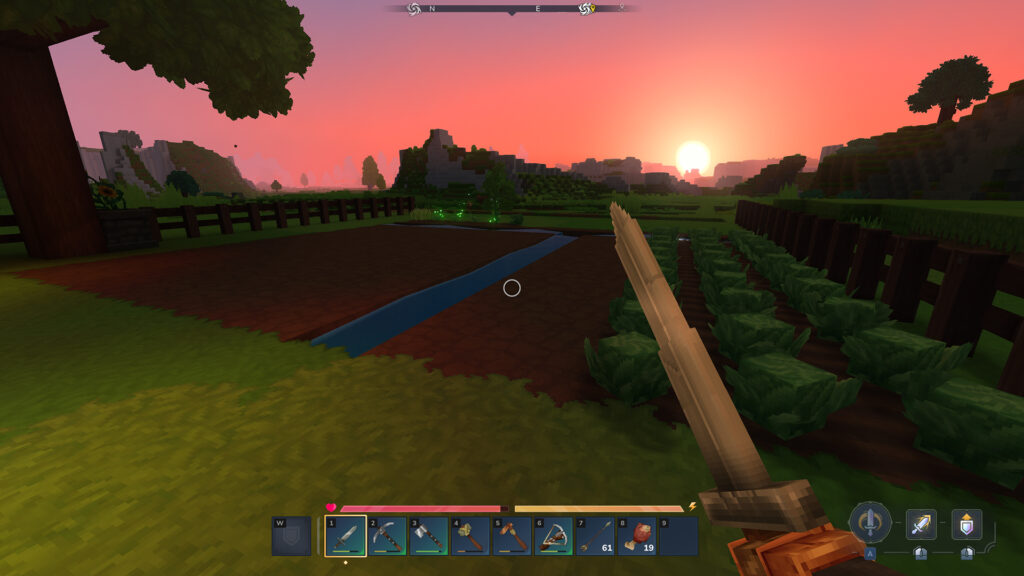Equip the stone mallet in slot 4
The height and width of the screenshot is (576, 1024).
(470, 536)
